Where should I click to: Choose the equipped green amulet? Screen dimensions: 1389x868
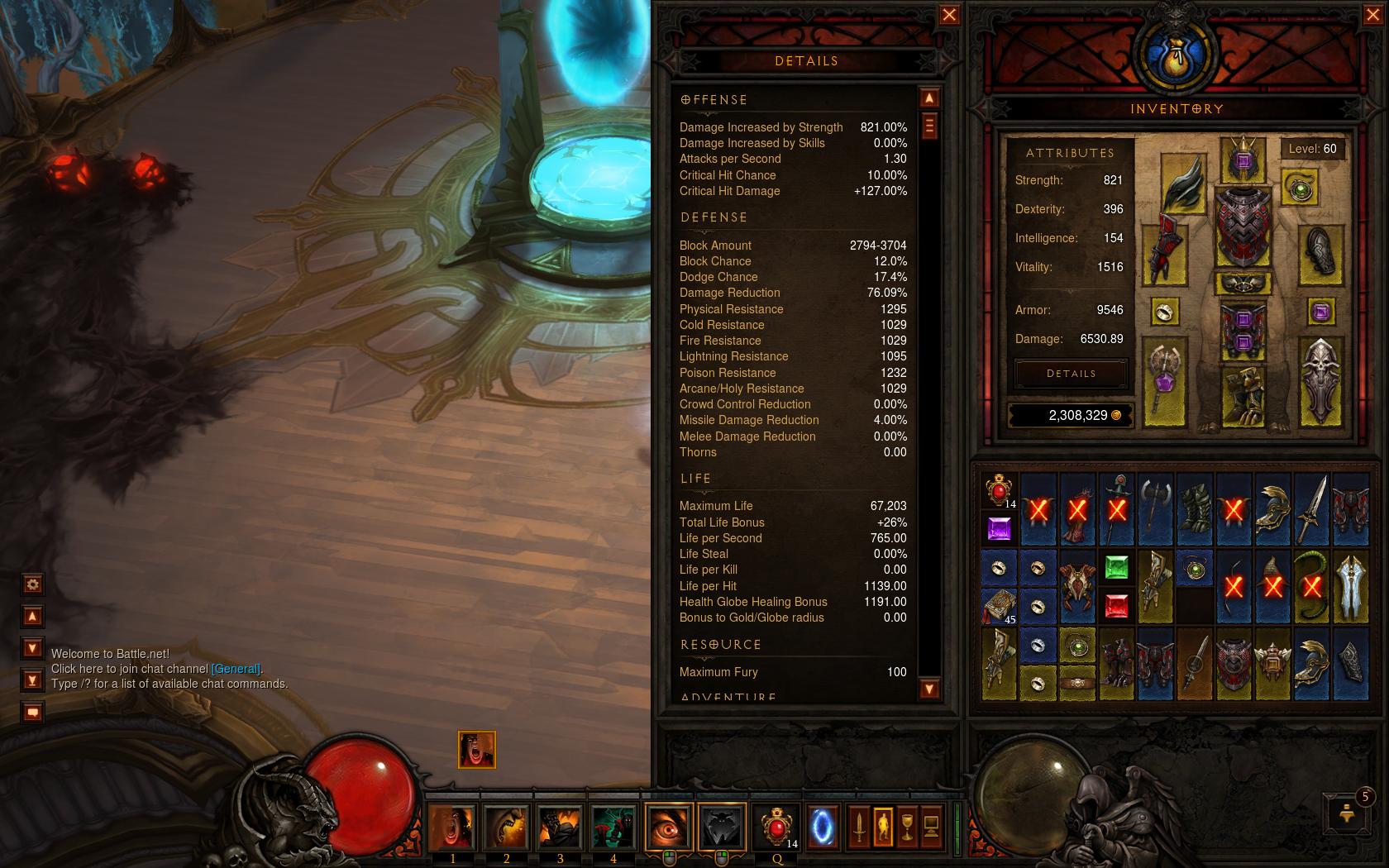(x=1299, y=188)
